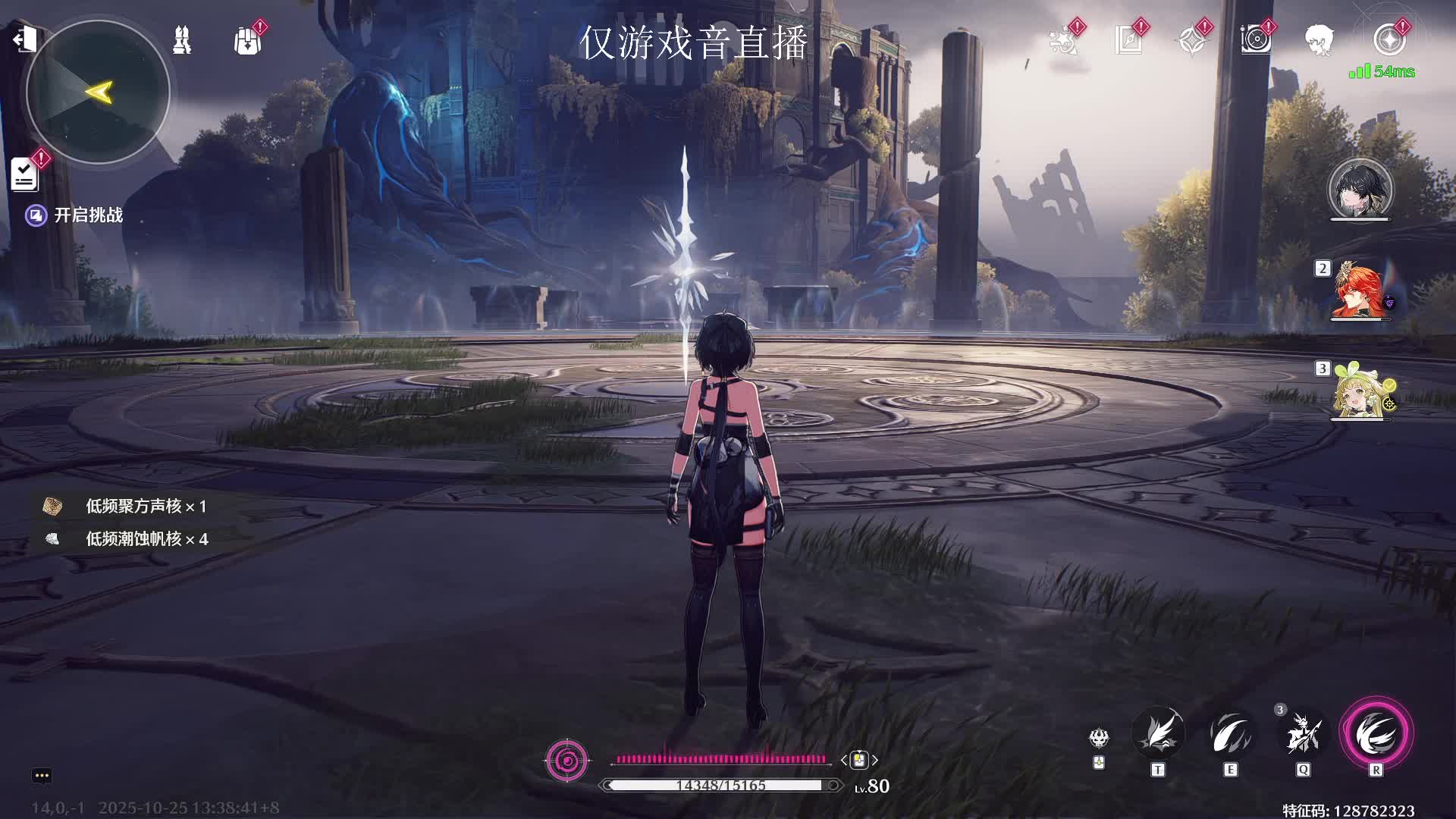The height and width of the screenshot is (819, 1456).
Task: Select the utility item switcher by the gauge
Action: click(x=859, y=760)
